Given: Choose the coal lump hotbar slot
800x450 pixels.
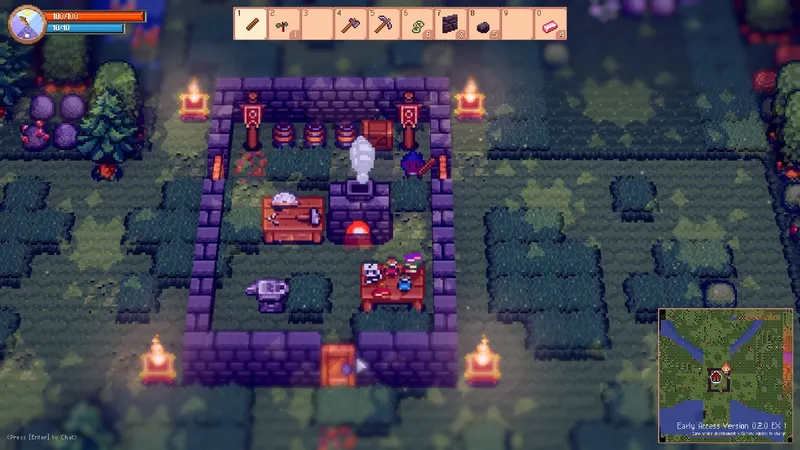Looking at the screenshot, I should (482, 24).
